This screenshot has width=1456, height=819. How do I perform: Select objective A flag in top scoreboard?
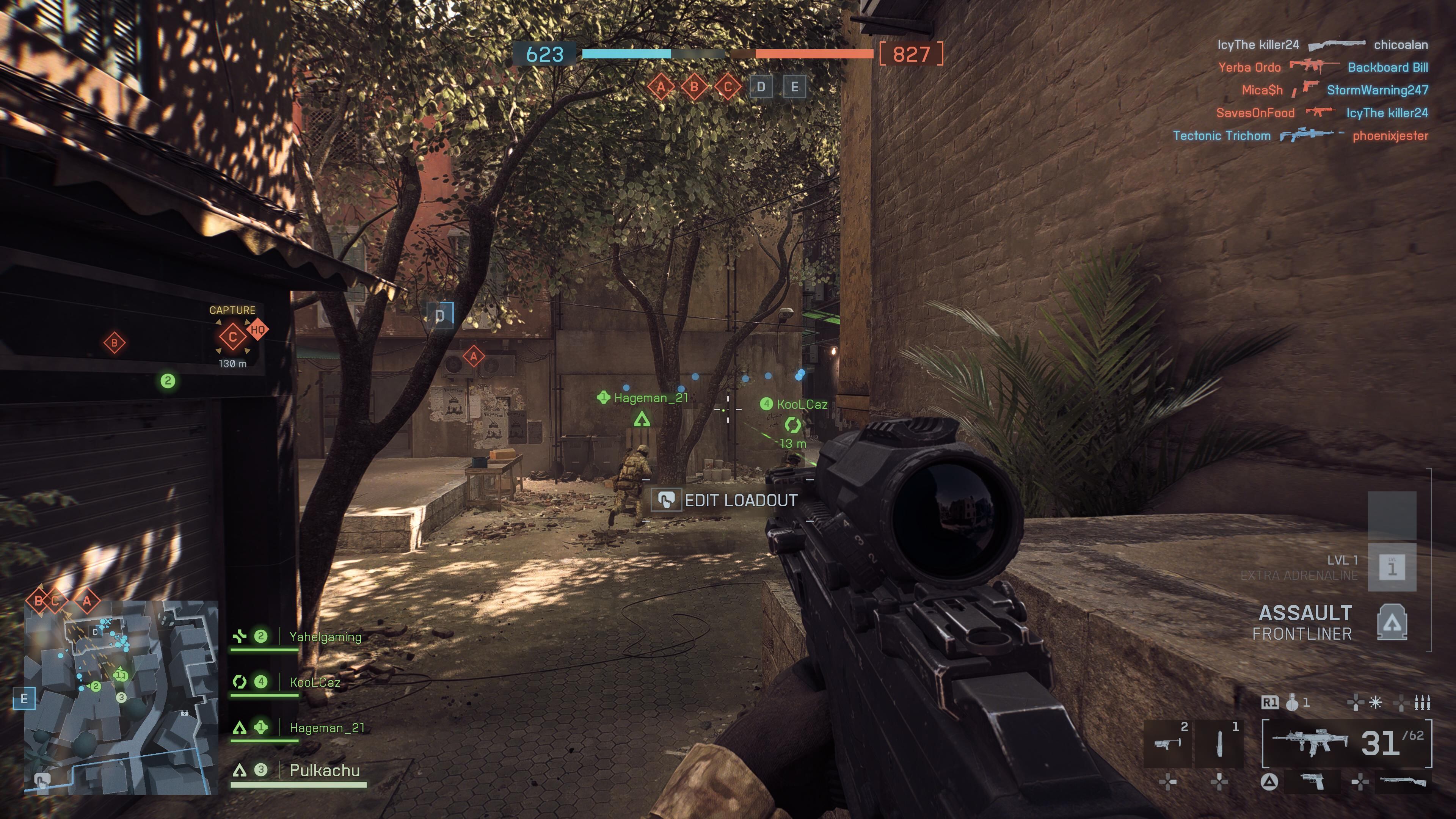coord(661,87)
